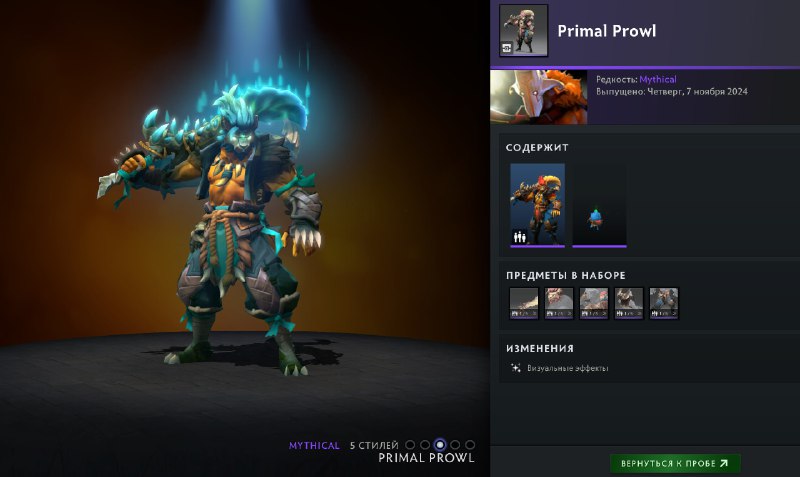
Task: Select the last item under «Предметы в наборе»
Action: [x=664, y=303]
